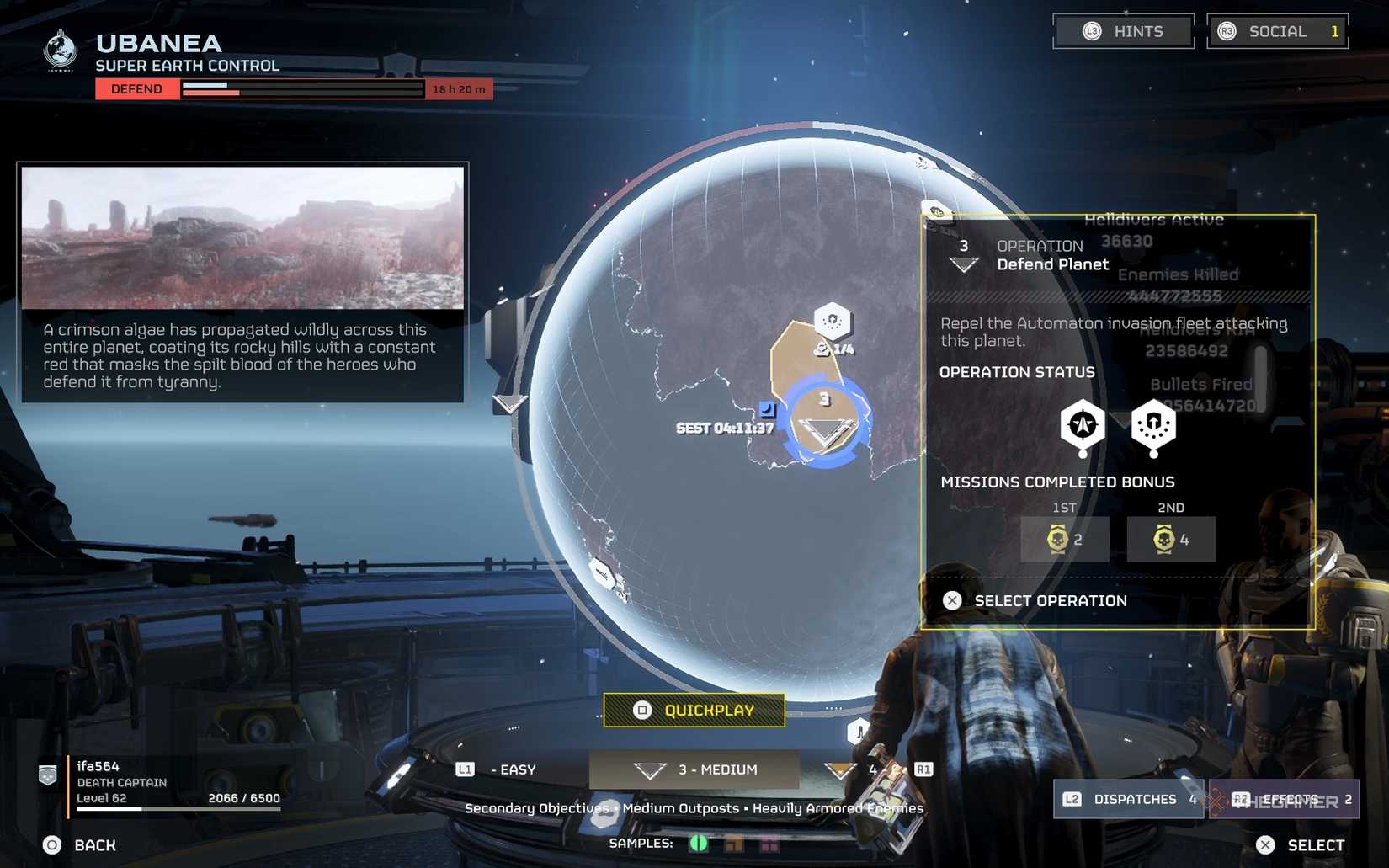Select the highlighted operation marker on the globe
The image size is (1389, 868).
(x=826, y=423)
